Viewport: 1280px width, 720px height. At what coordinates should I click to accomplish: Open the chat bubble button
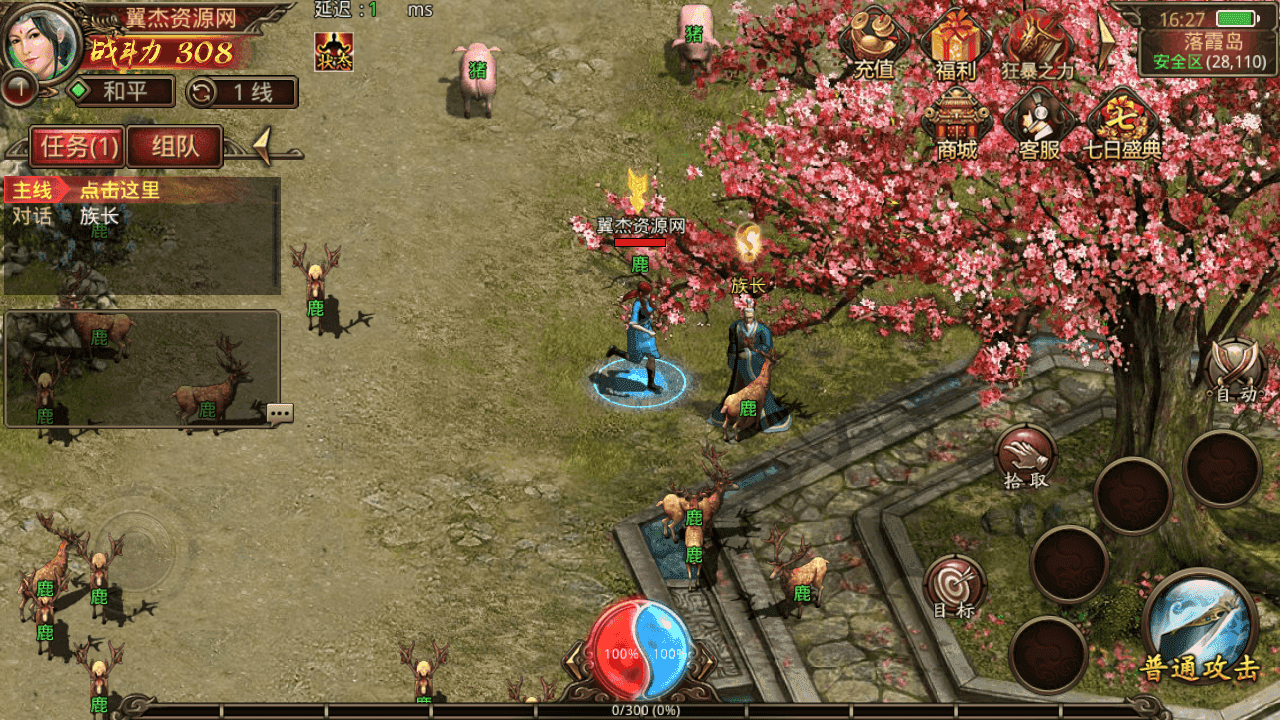click(280, 413)
